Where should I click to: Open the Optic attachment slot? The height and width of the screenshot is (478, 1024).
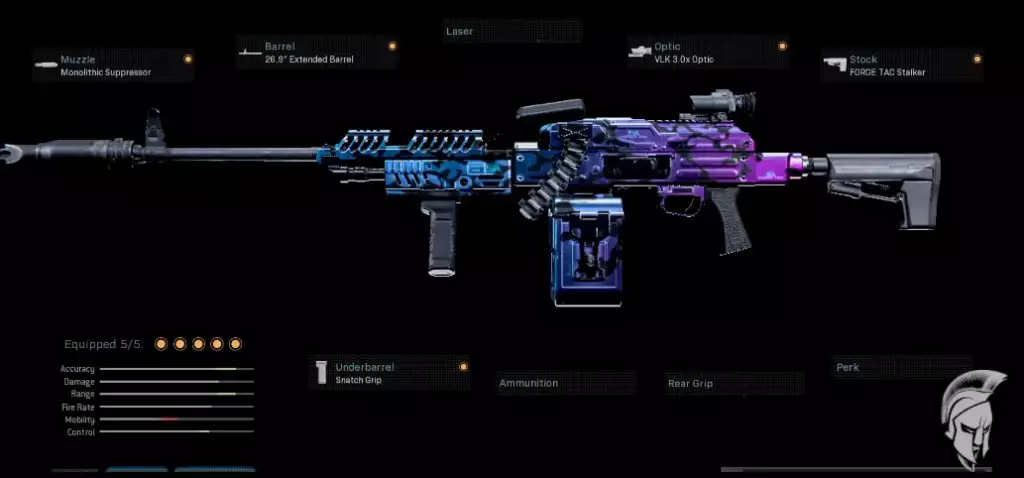[x=707, y=53]
